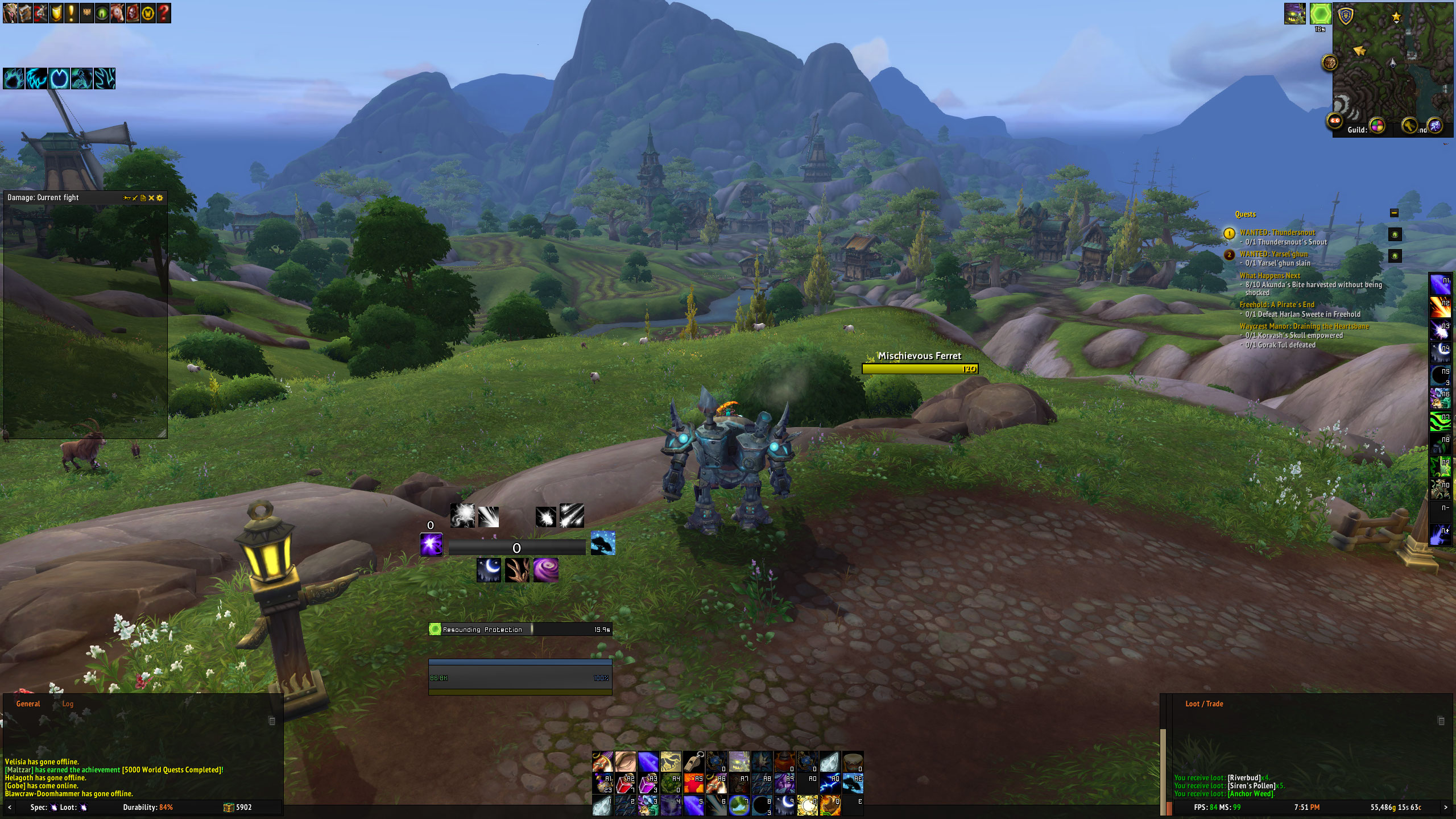Image resolution: width=1456 pixels, height=819 pixels.
Task: Click the wooden chest minimap button
Action: coord(1329,62)
